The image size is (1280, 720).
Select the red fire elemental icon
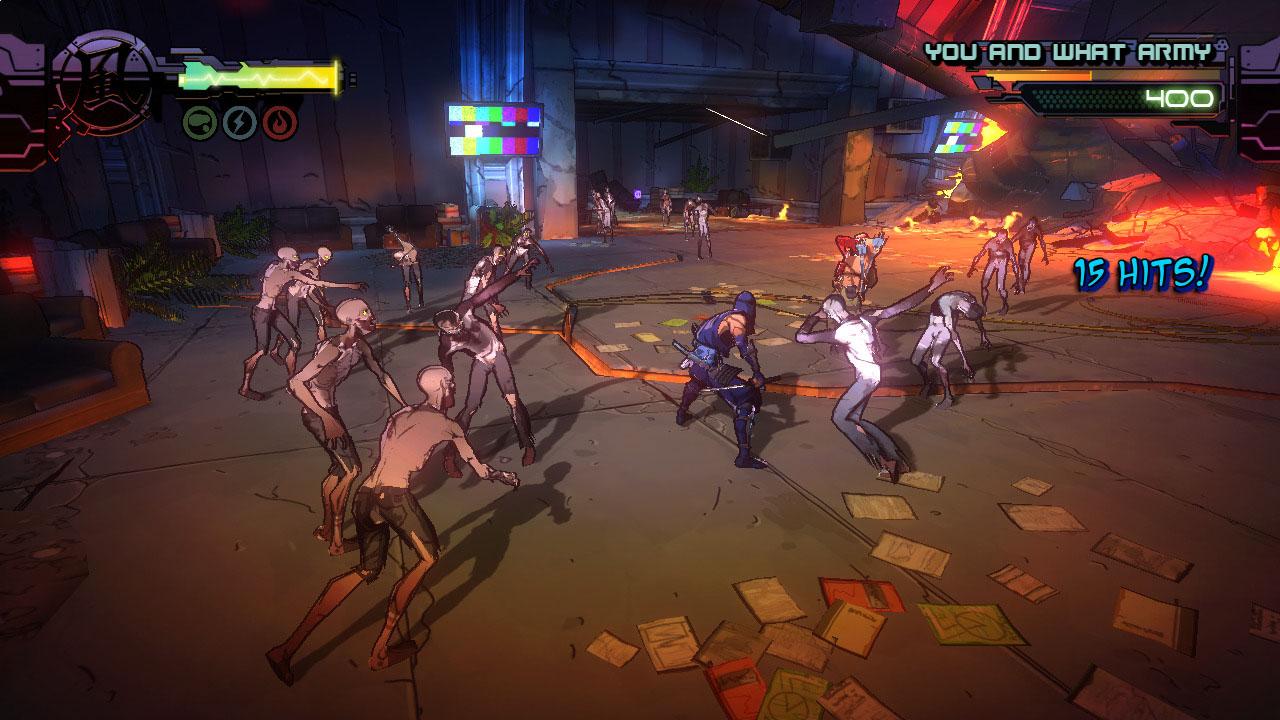pos(279,122)
